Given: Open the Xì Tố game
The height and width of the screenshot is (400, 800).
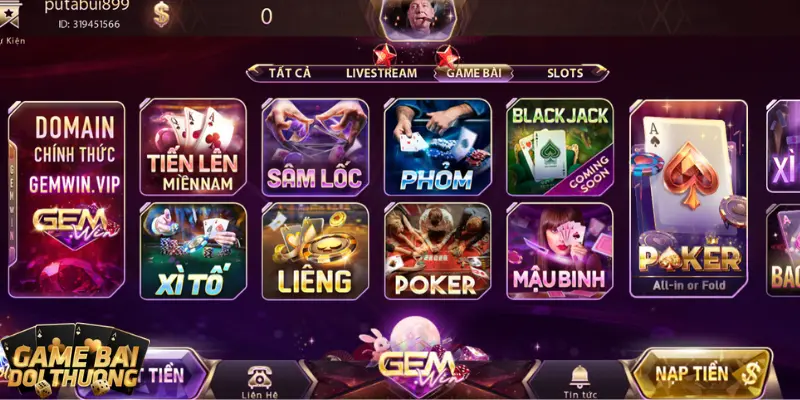Looking at the screenshot, I should (192, 251).
